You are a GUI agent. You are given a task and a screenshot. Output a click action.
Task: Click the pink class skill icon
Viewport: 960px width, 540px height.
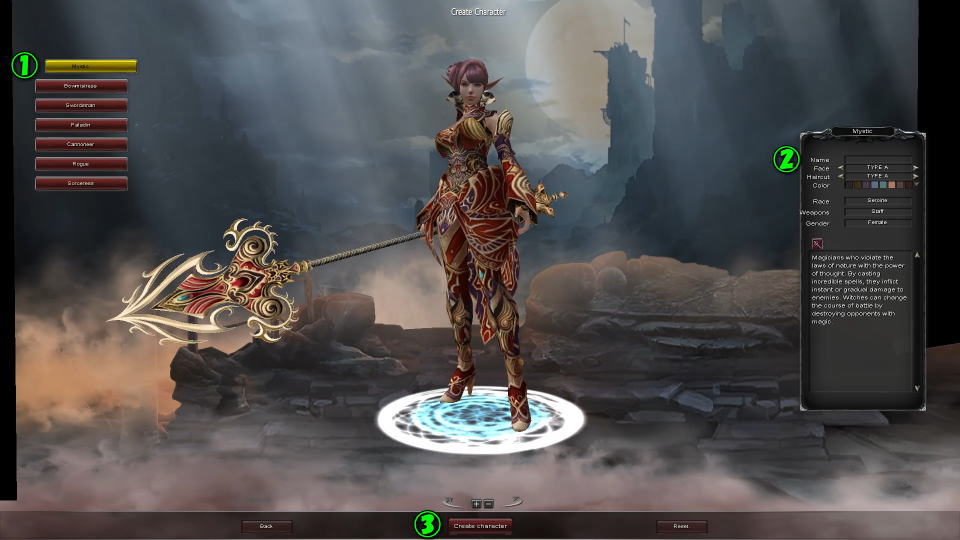[x=817, y=243]
